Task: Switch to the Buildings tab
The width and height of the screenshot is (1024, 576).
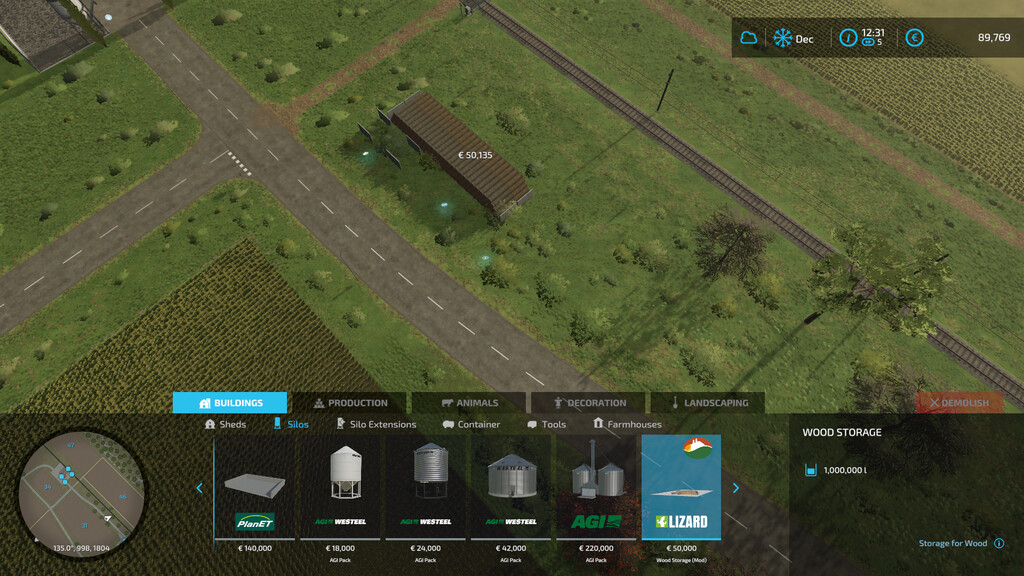Action: point(230,403)
